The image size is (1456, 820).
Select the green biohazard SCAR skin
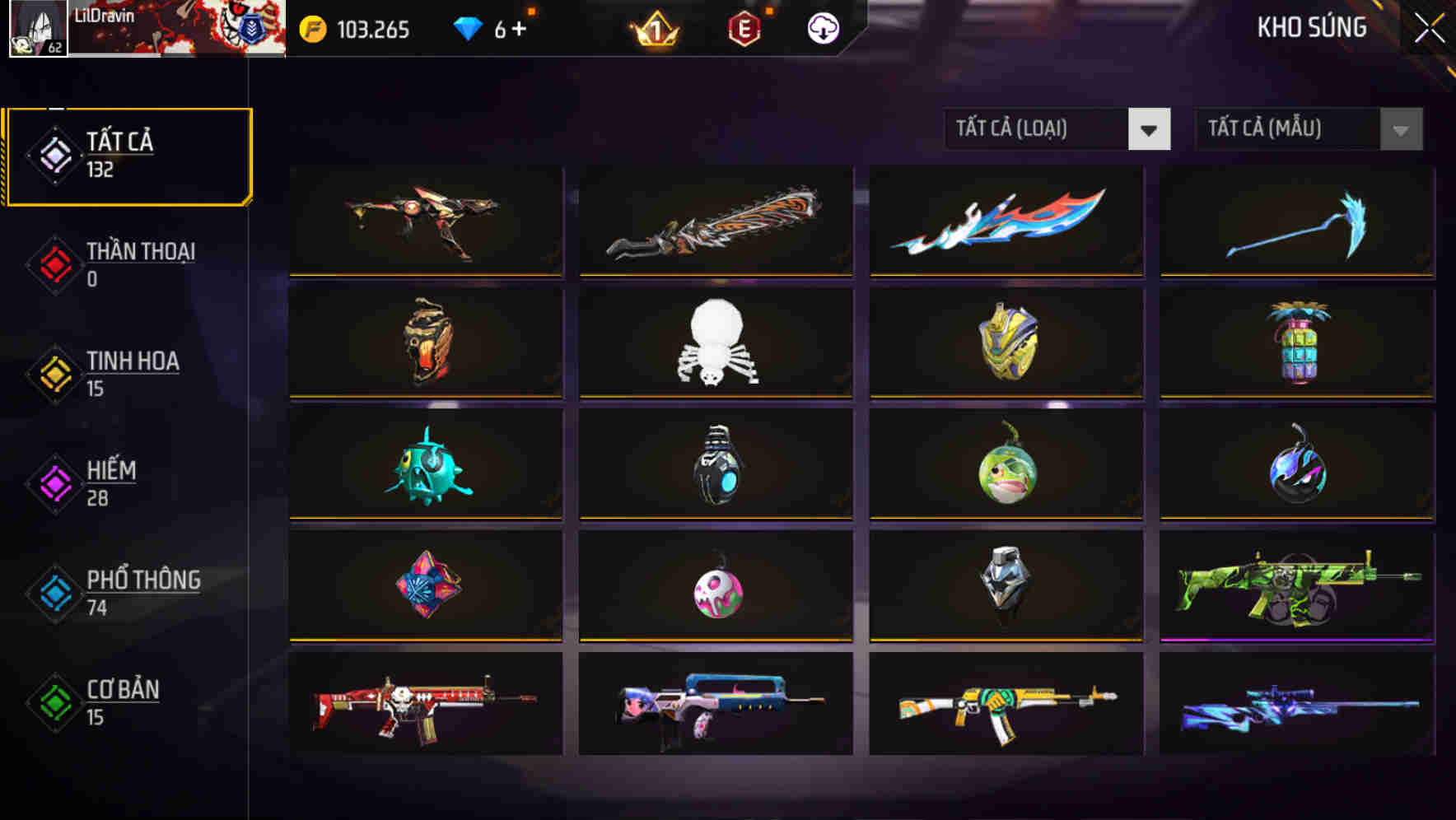pos(1296,585)
